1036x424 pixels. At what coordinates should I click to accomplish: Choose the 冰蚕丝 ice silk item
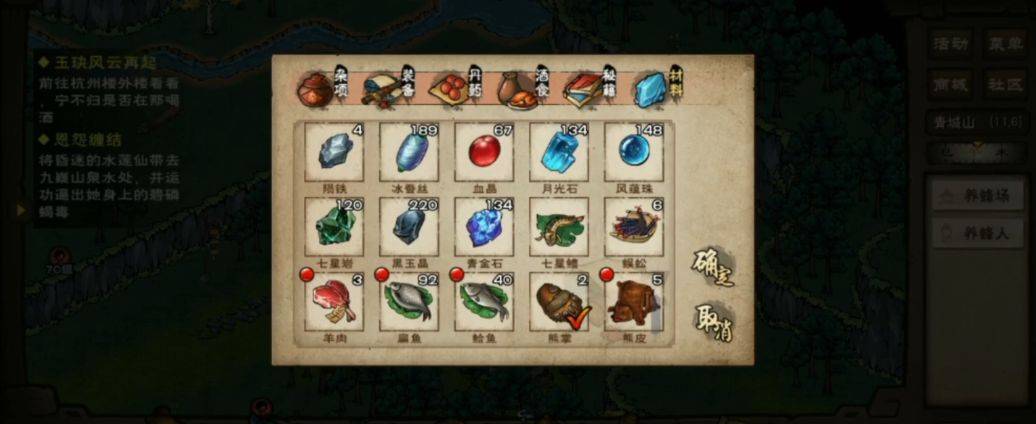pos(409,152)
